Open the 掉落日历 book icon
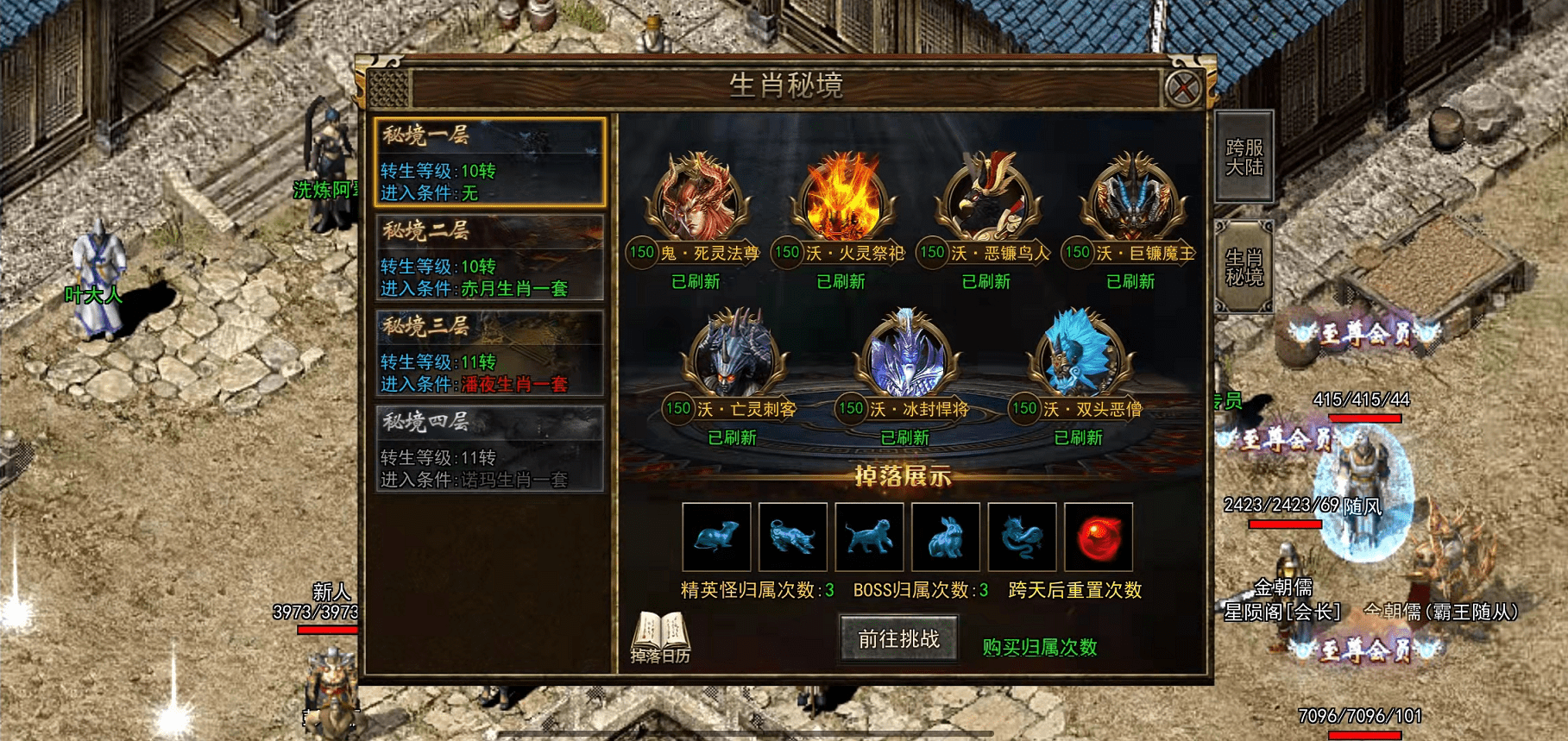Image resolution: width=1568 pixels, height=741 pixels. pyautogui.click(x=660, y=637)
